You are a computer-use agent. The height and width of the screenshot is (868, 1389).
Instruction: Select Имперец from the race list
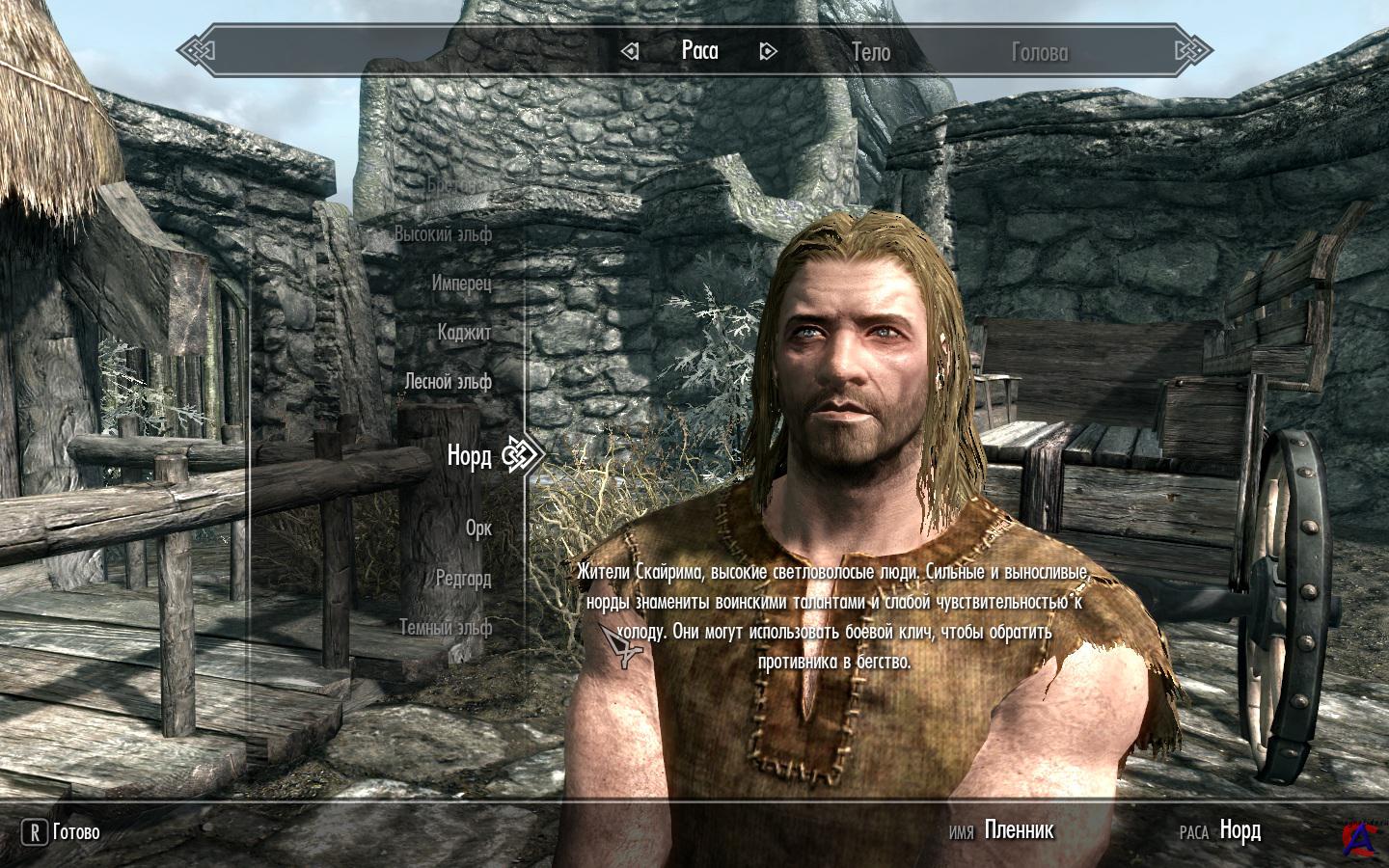[x=461, y=284]
